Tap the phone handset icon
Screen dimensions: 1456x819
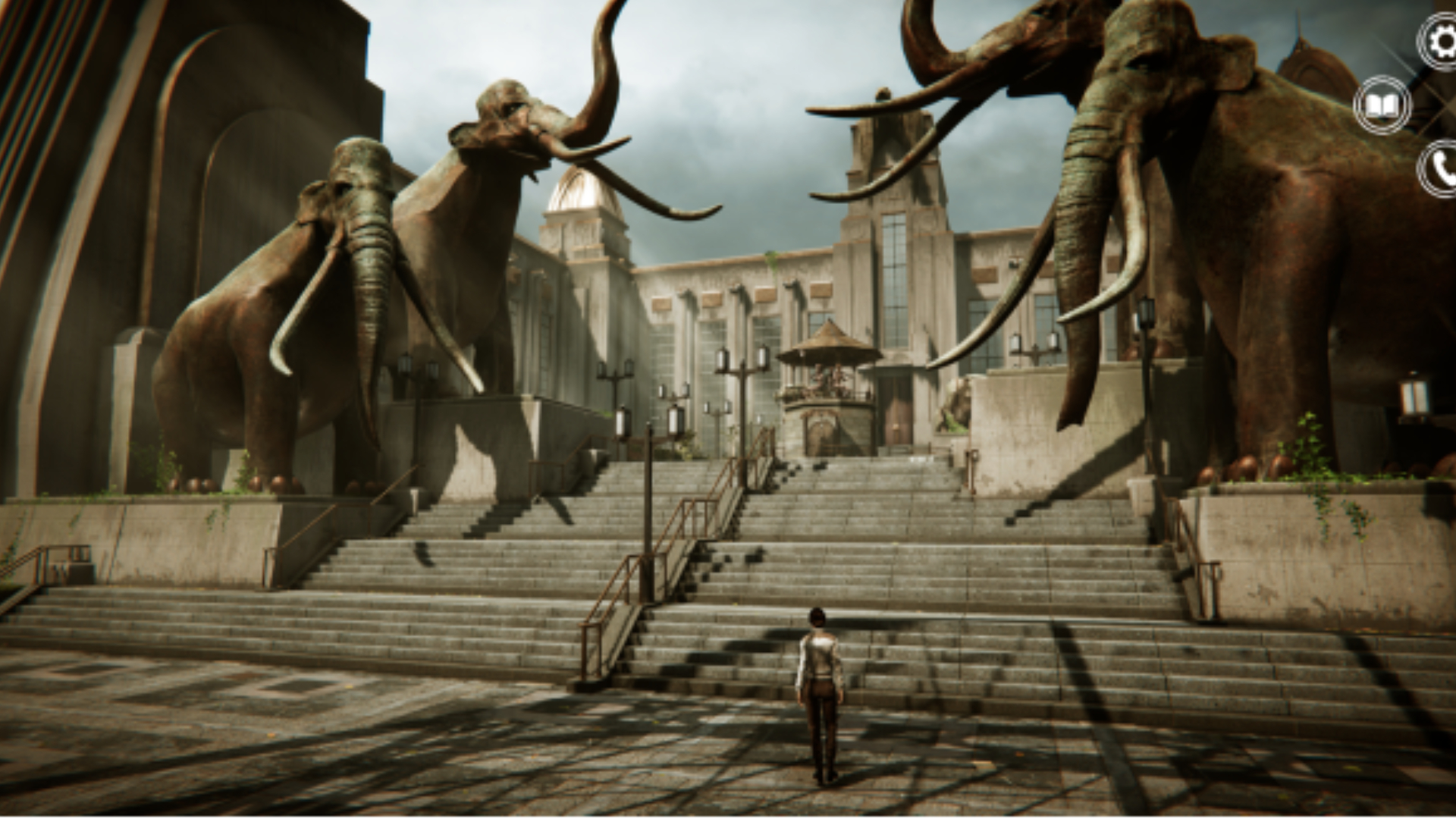1440,170
